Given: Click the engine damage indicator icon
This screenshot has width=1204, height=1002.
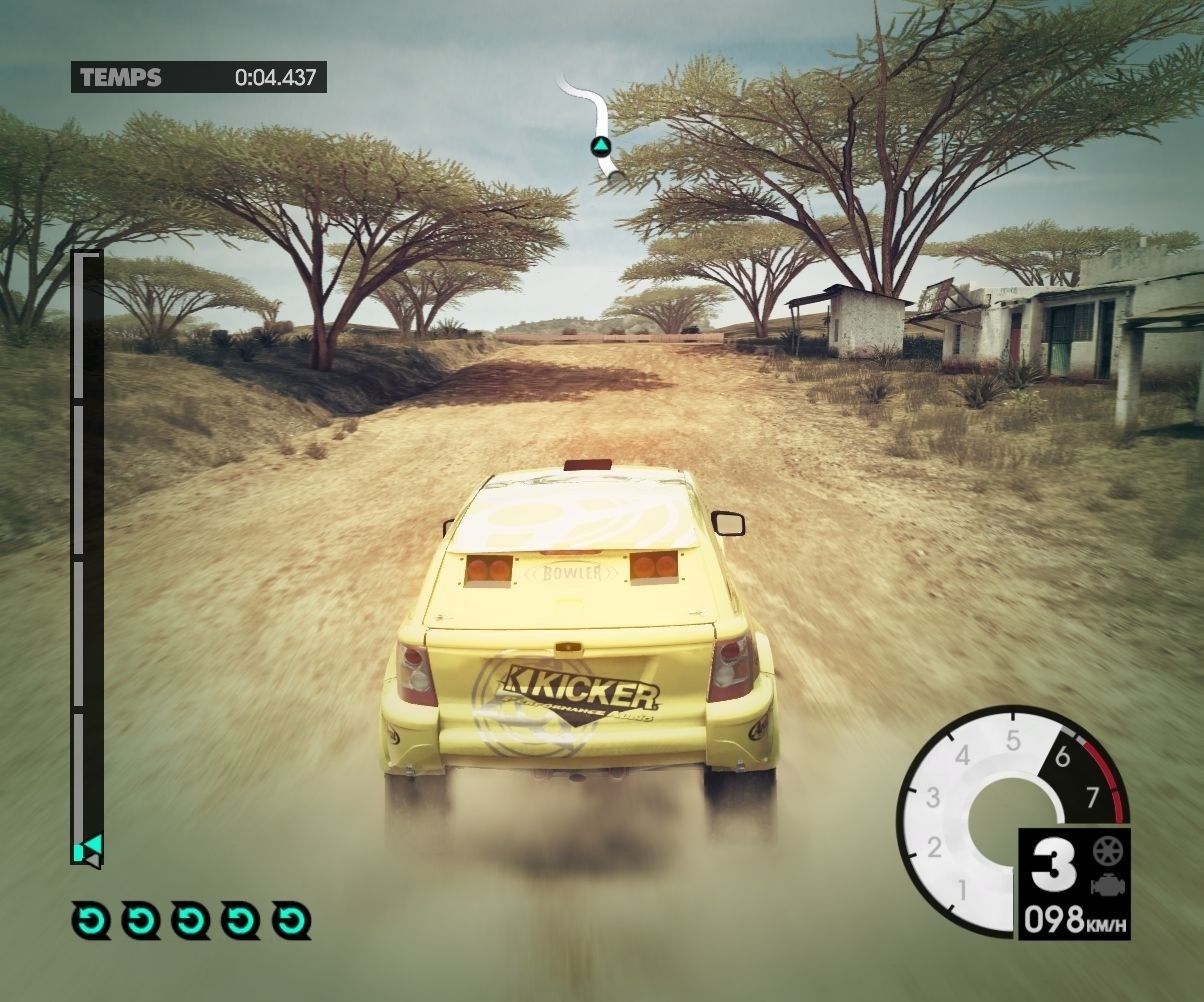Looking at the screenshot, I should coord(1107,884).
